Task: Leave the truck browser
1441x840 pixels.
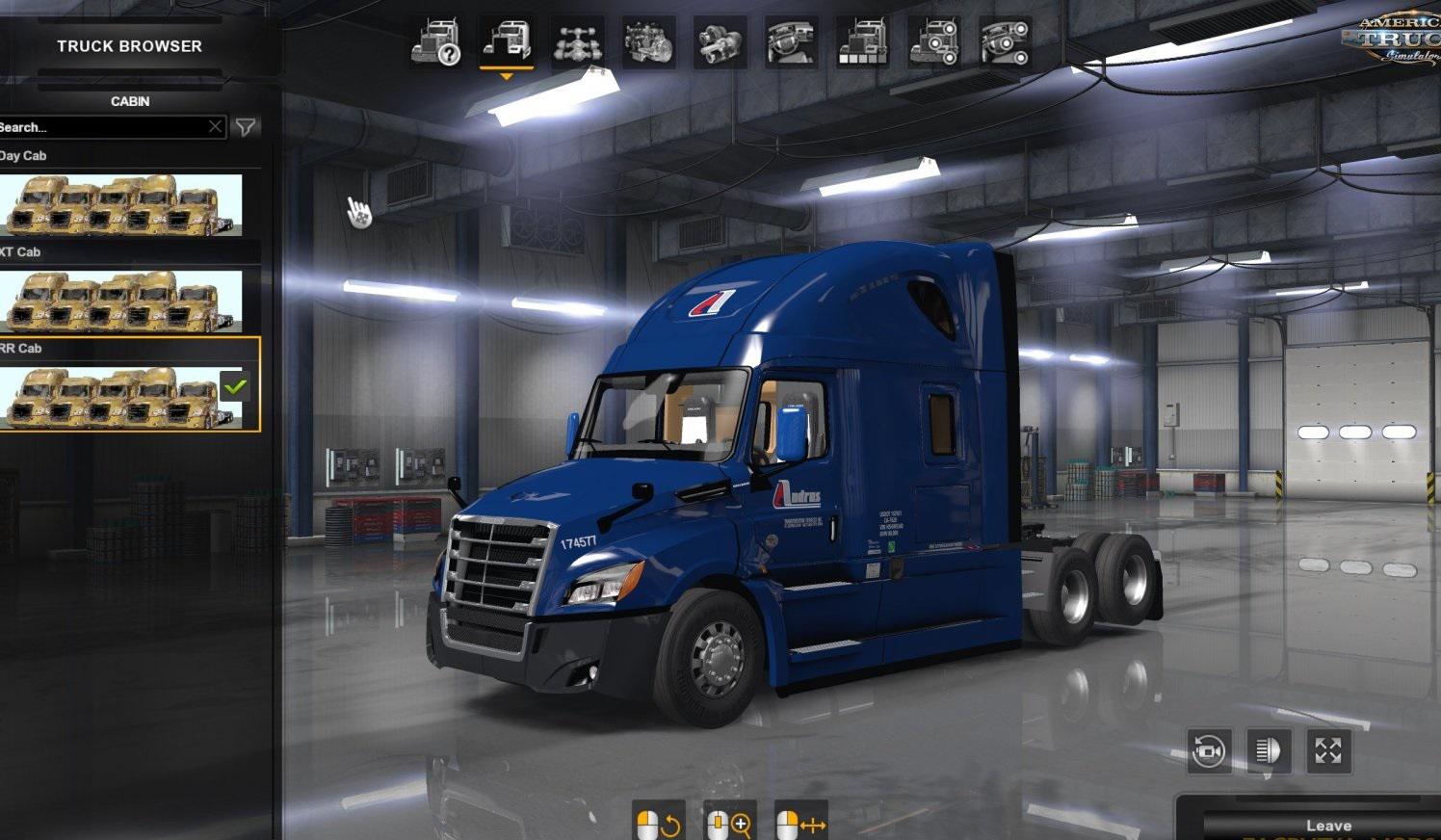Action: [1328, 826]
